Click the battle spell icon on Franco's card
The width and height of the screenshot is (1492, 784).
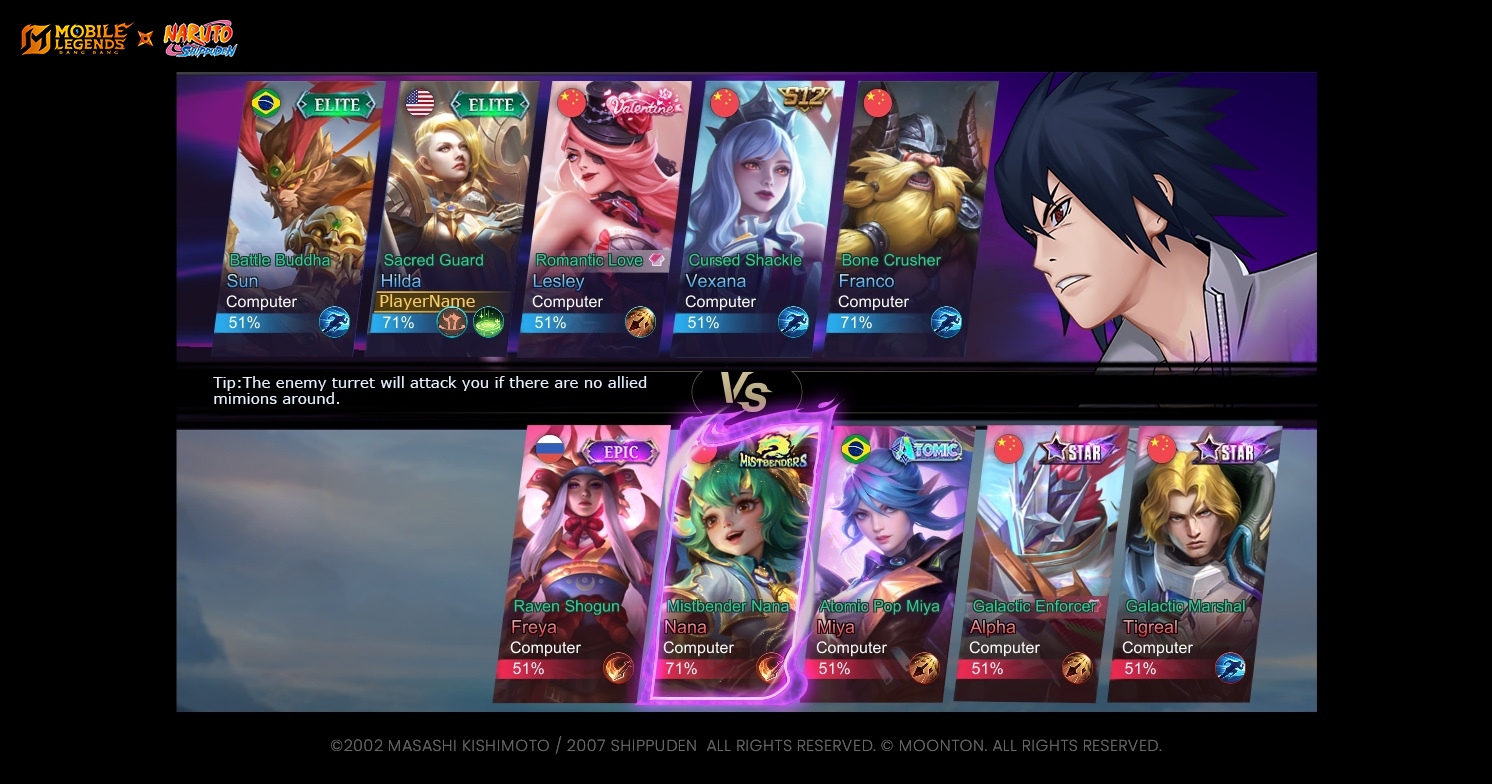(x=946, y=322)
